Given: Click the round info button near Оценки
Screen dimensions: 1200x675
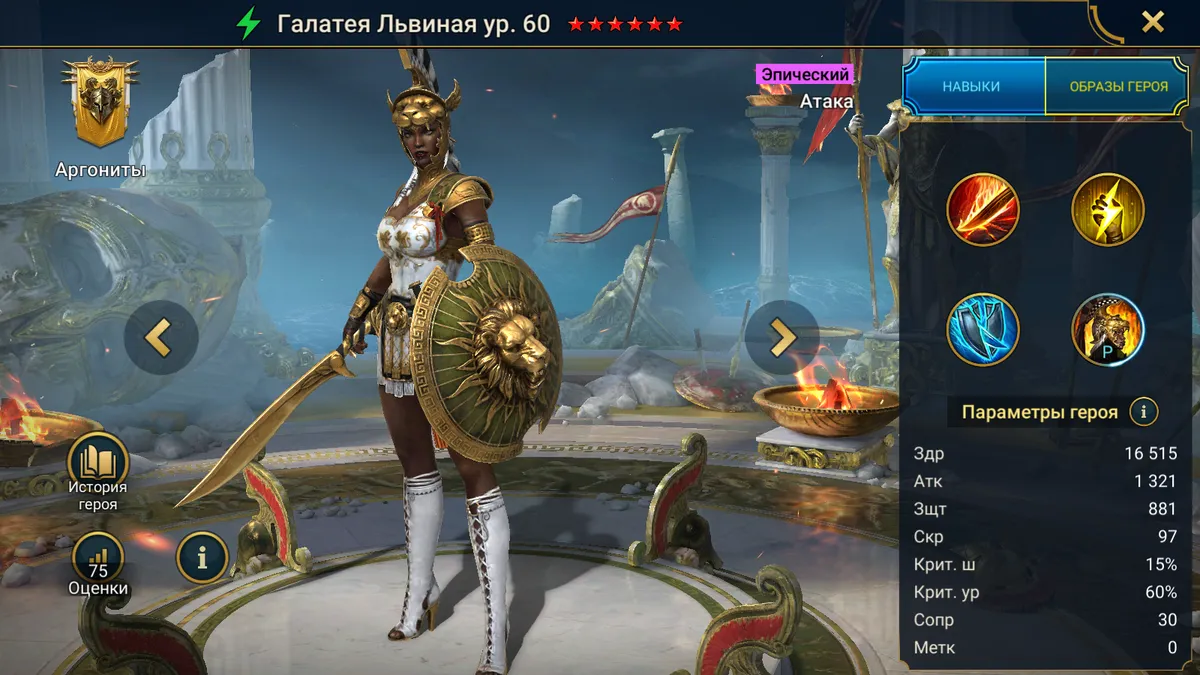Looking at the screenshot, I should (202, 557).
